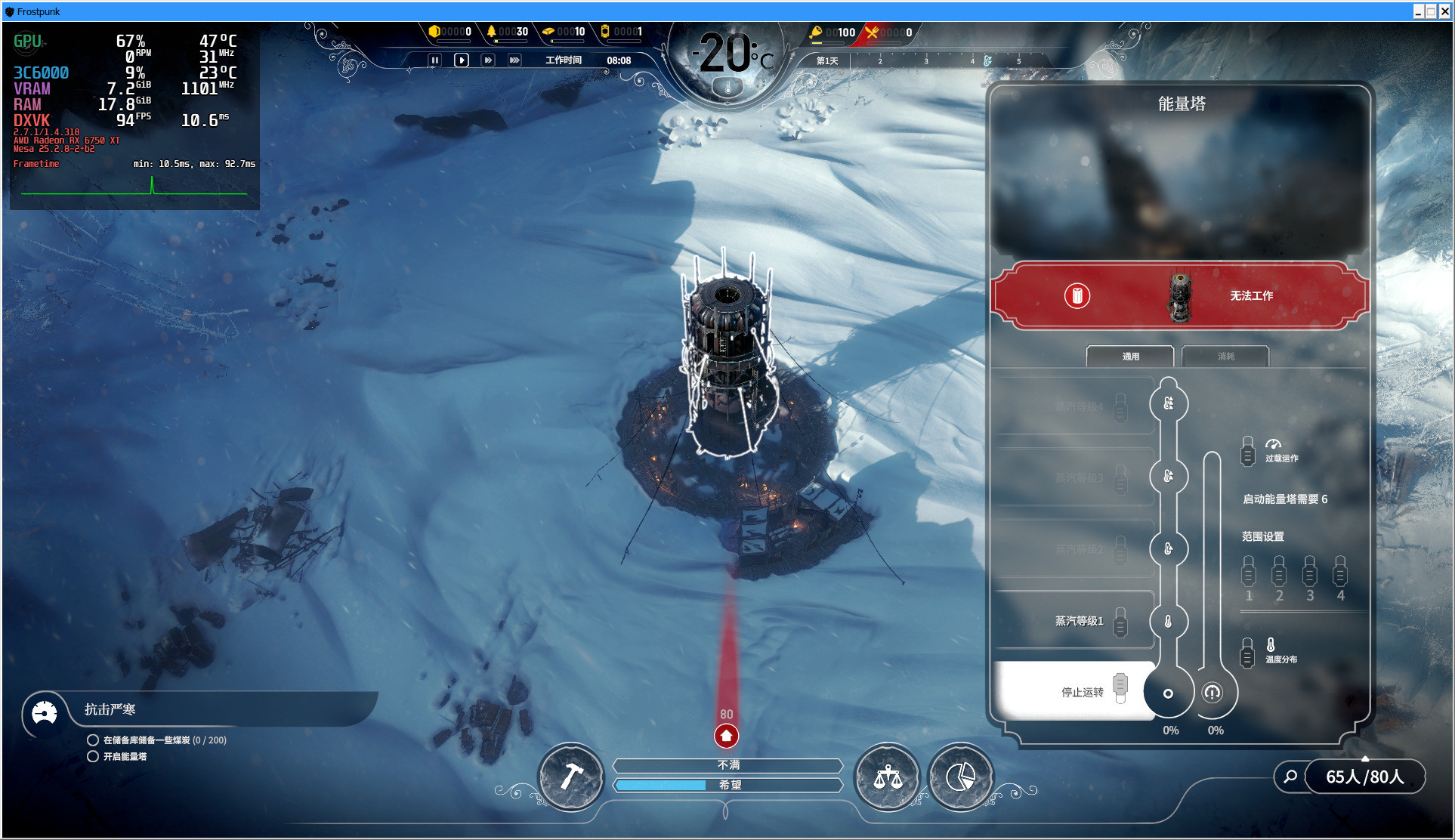
Task: Select the triple-arrow fastest speed button
Action: [x=514, y=60]
